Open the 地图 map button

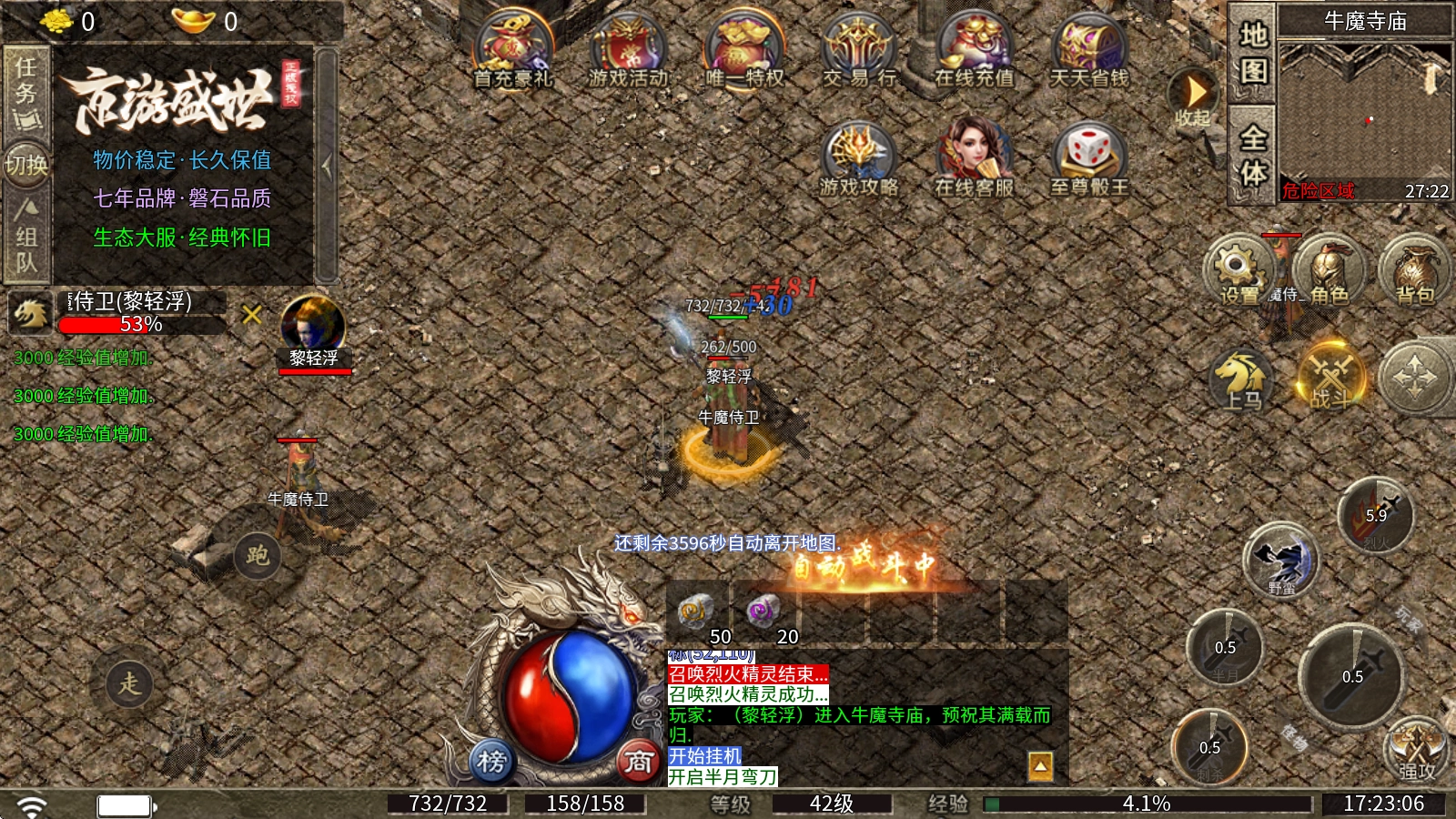click(x=1253, y=52)
